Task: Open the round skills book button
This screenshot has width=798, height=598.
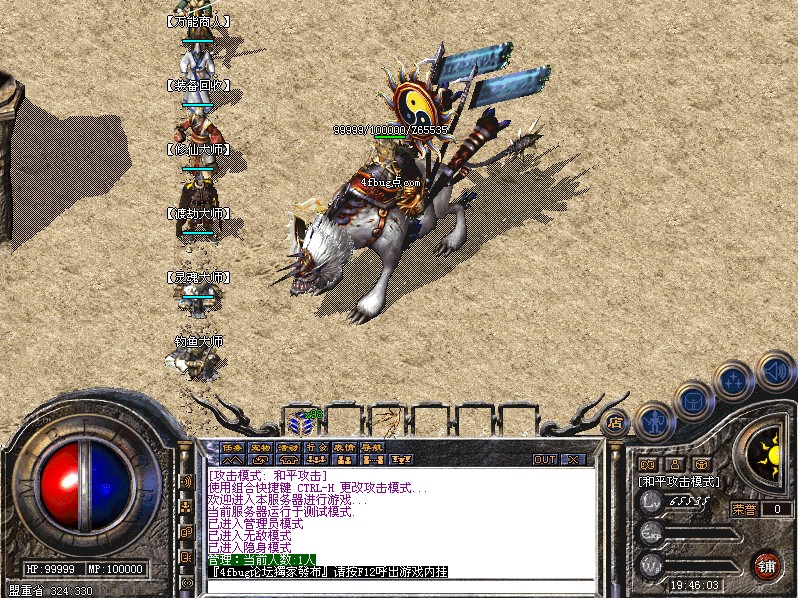Action: coord(734,381)
